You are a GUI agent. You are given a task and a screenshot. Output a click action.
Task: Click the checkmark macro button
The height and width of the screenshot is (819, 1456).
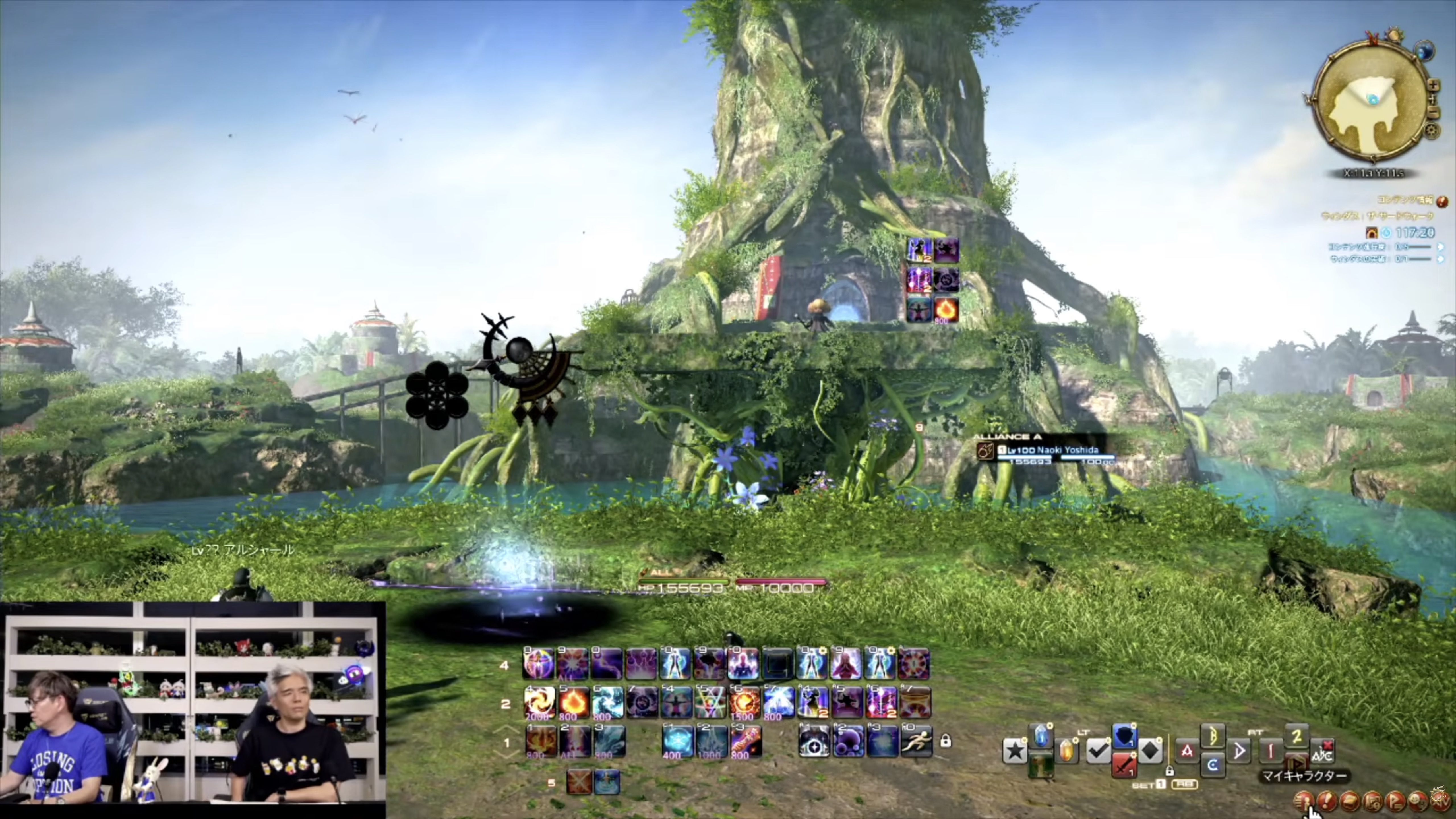1098,751
